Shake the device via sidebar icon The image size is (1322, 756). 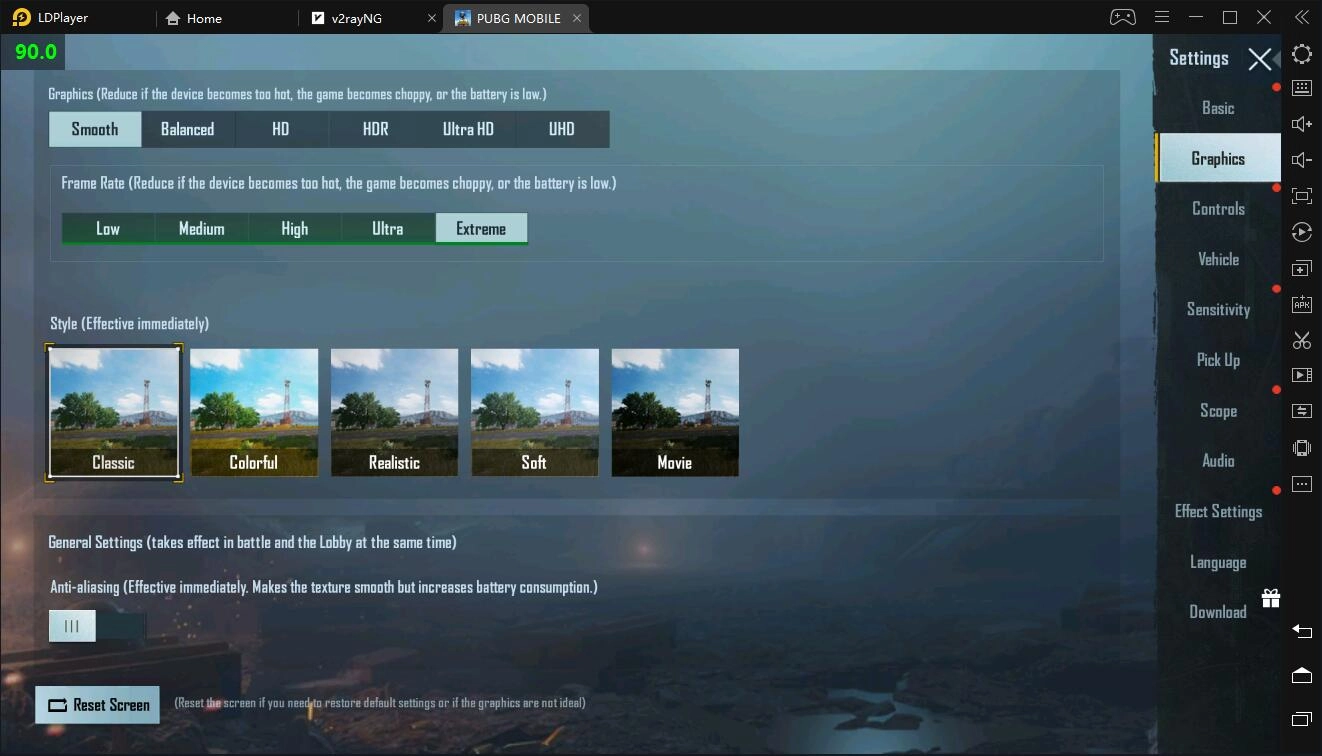tap(1301, 447)
